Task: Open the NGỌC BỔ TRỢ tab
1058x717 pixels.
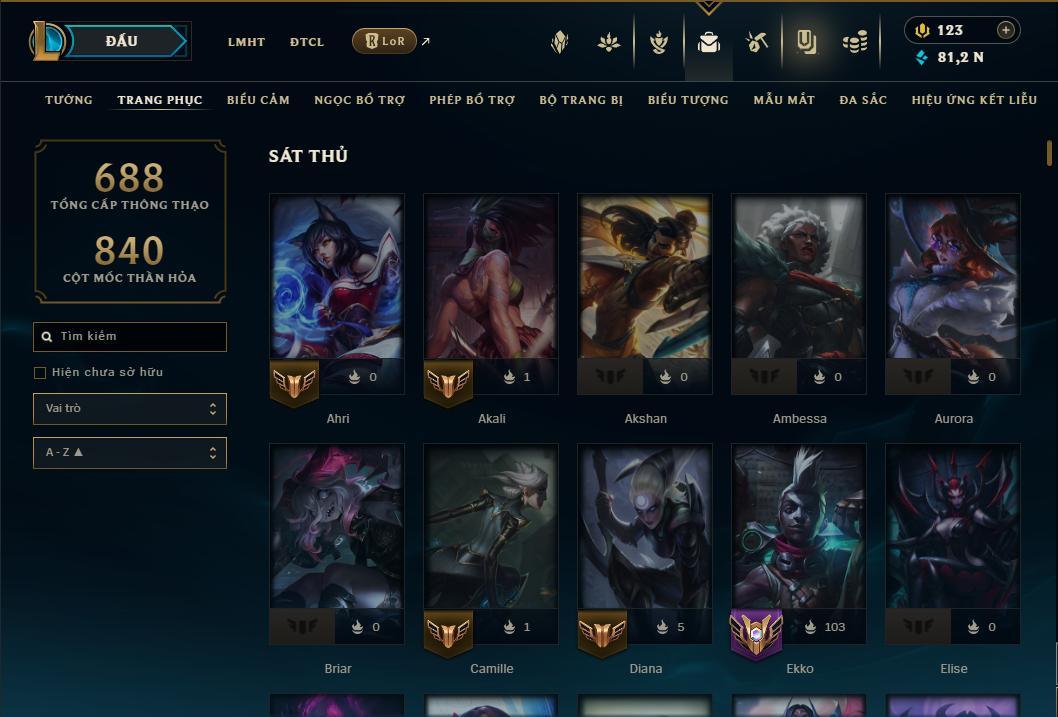Action: tap(359, 100)
